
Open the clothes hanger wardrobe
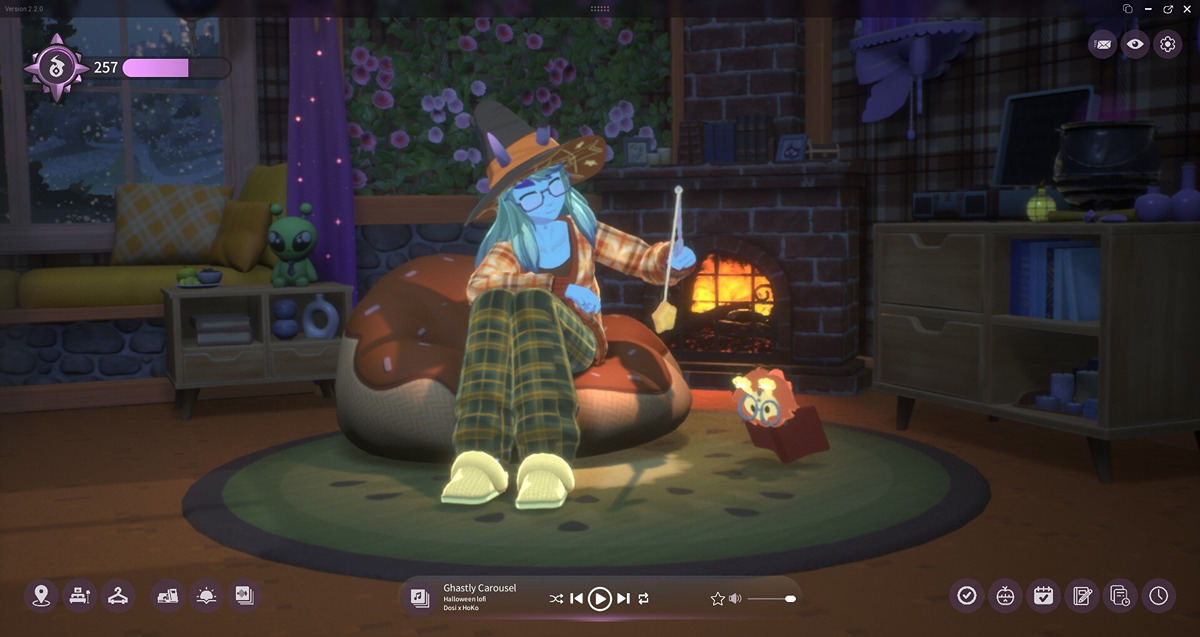coord(118,596)
